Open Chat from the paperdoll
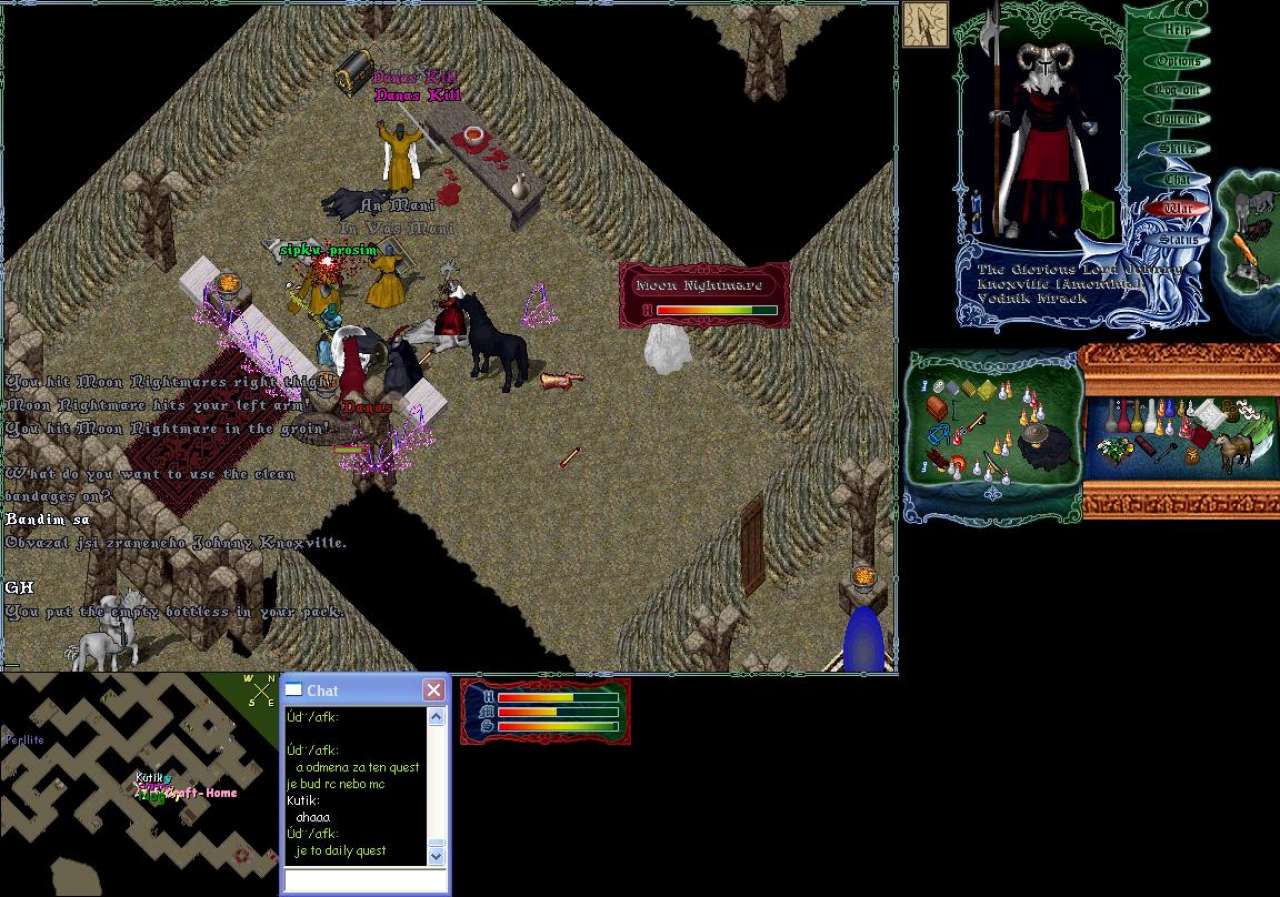The height and width of the screenshot is (897, 1280). pyautogui.click(x=1178, y=179)
